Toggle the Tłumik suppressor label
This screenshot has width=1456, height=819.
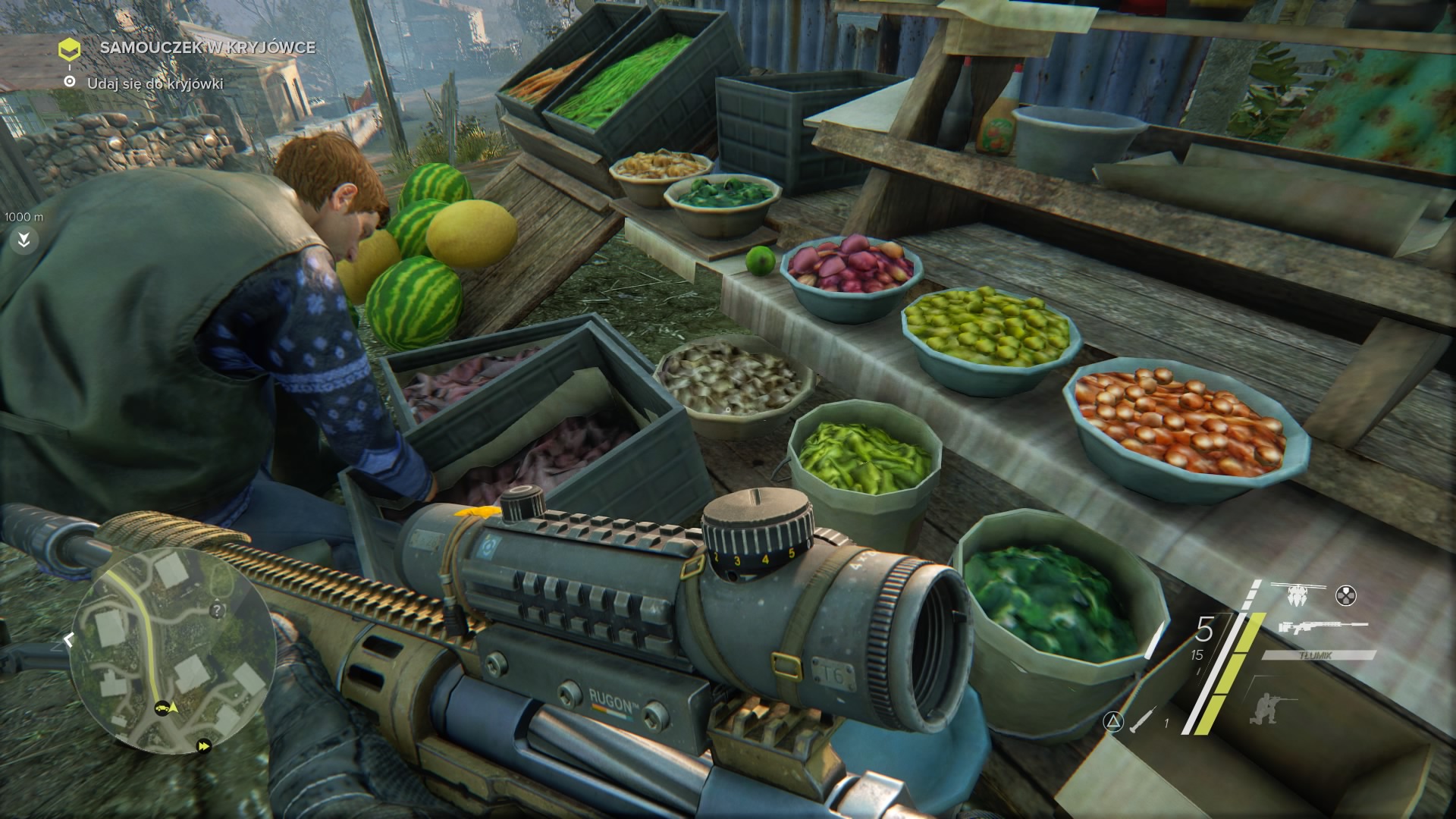click(x=1320, y=655)
